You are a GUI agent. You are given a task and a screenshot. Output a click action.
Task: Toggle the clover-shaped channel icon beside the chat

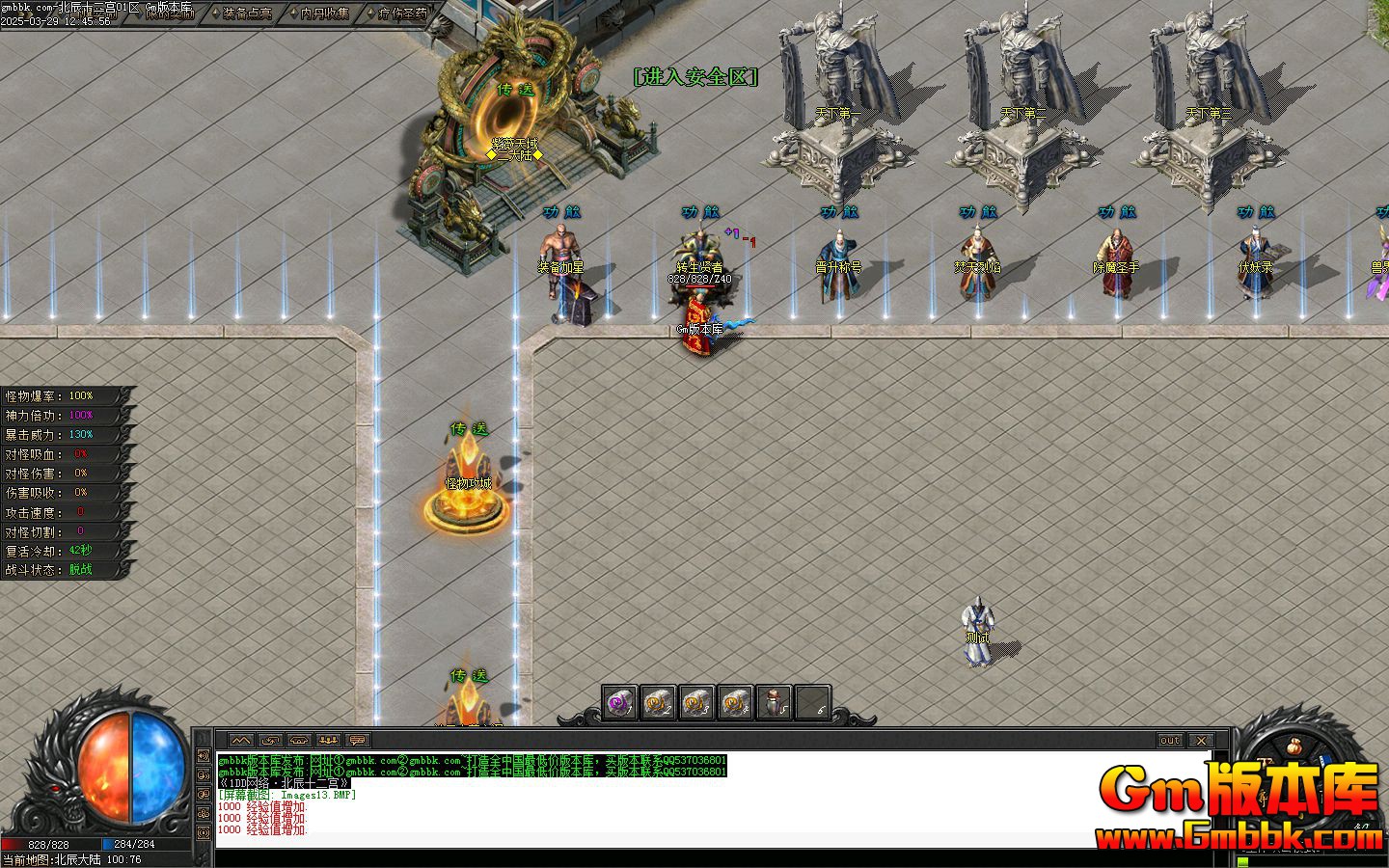coord(203,812)
